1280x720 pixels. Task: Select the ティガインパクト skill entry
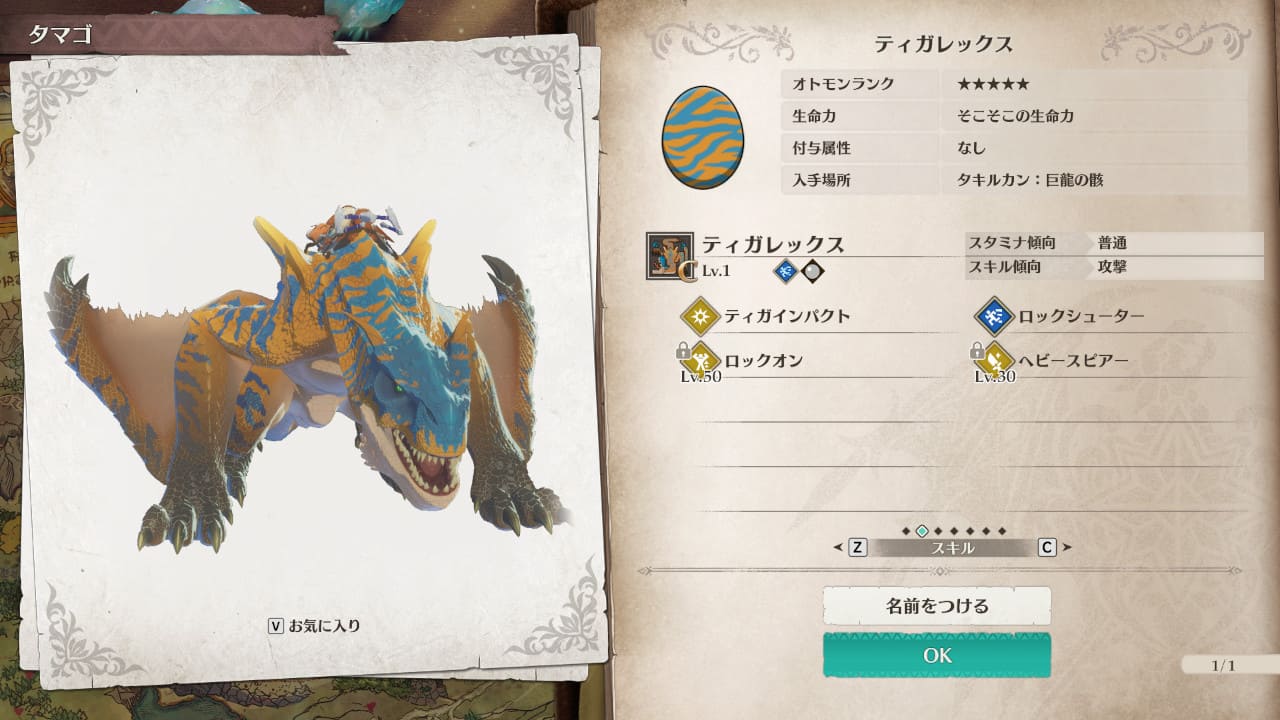(786, 317)
